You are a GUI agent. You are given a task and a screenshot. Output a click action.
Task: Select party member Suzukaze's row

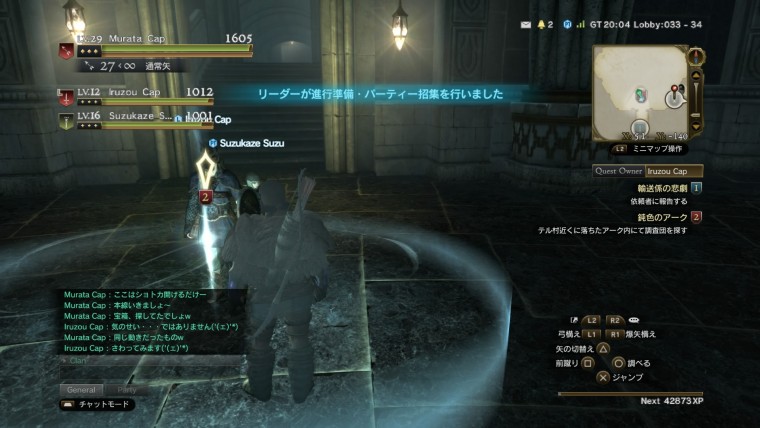pos(135,117)
